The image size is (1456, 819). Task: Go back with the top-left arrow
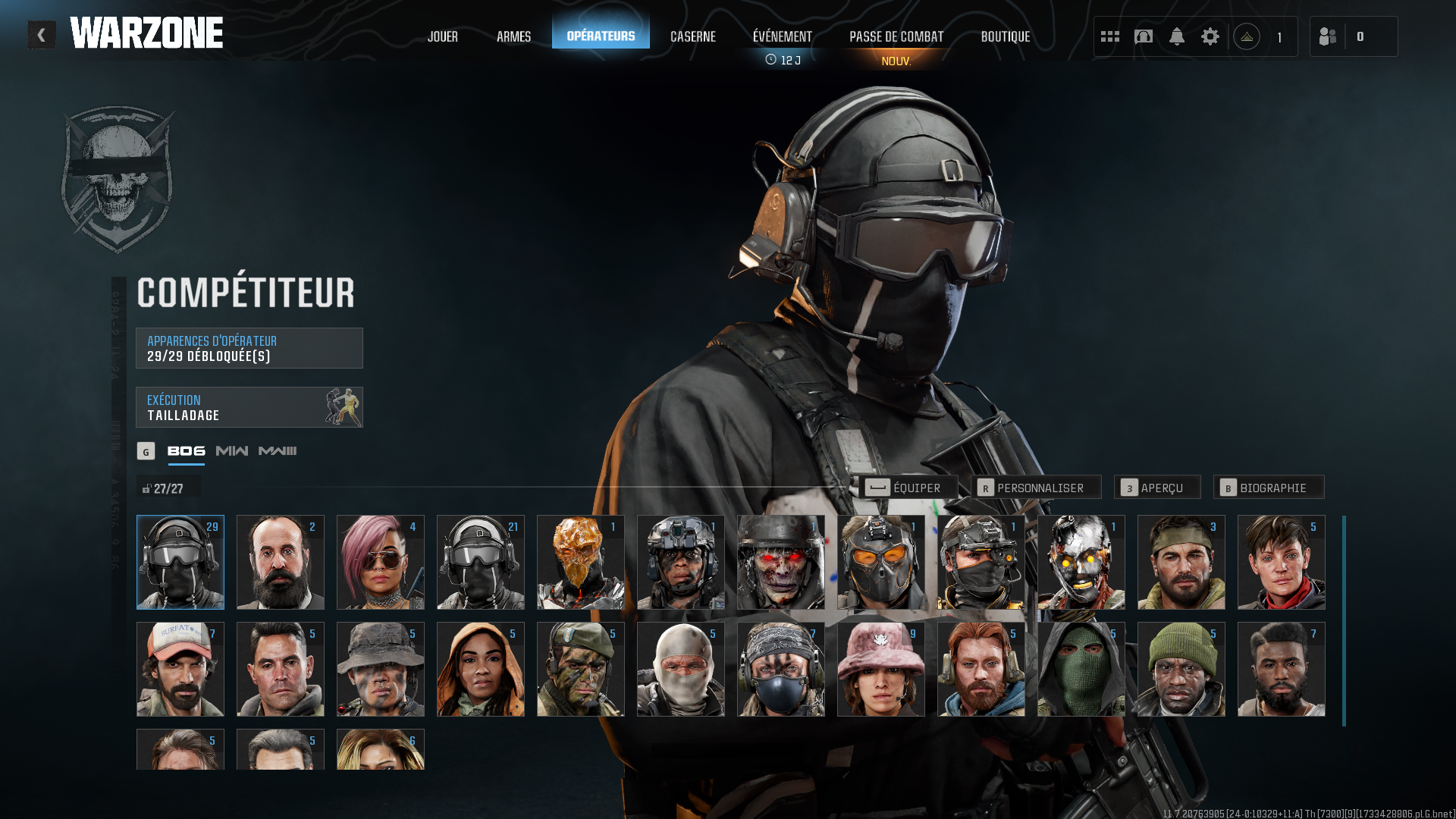[x=42, y=35]
